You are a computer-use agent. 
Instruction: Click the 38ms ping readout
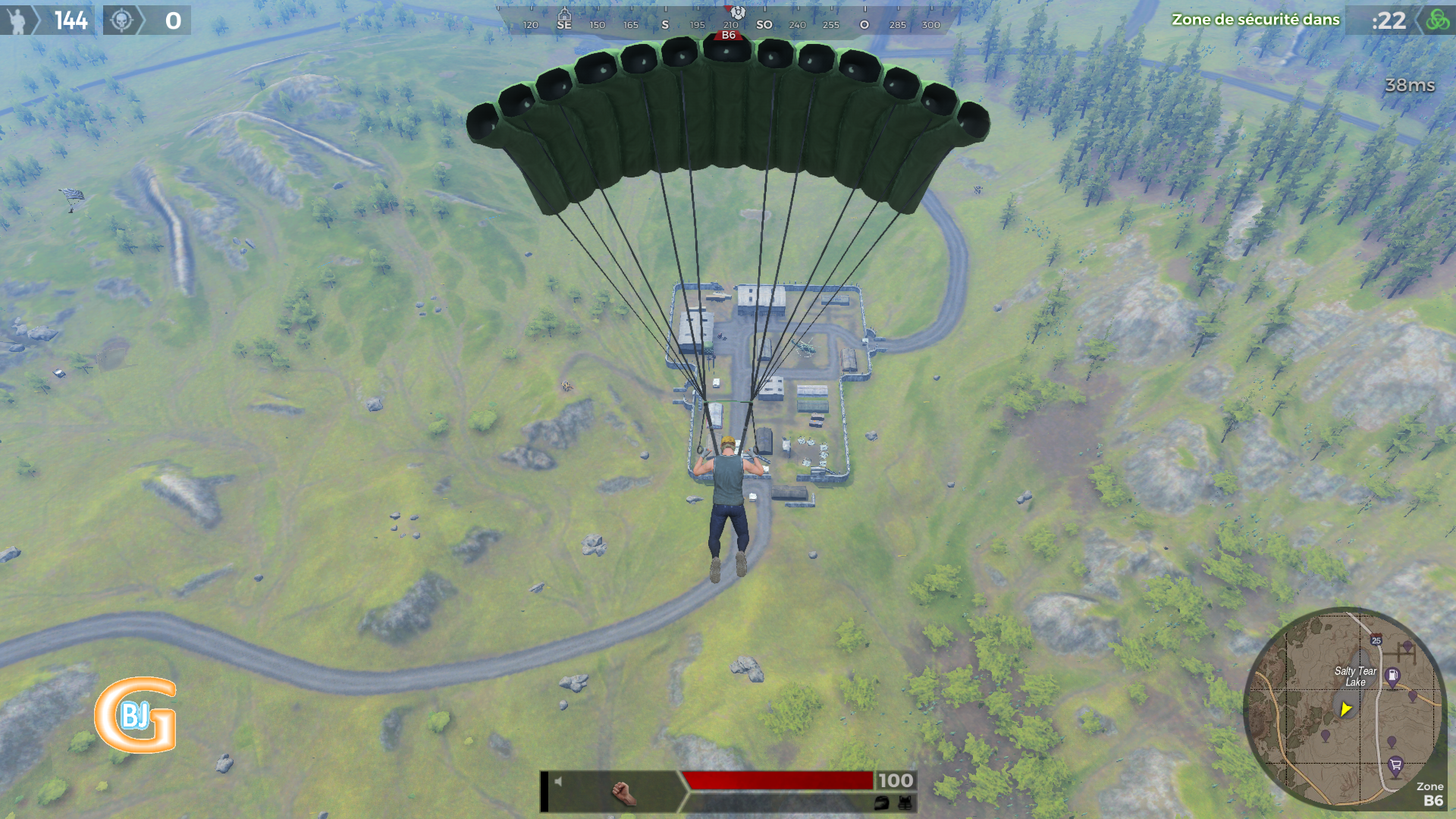pos(1410,85)
